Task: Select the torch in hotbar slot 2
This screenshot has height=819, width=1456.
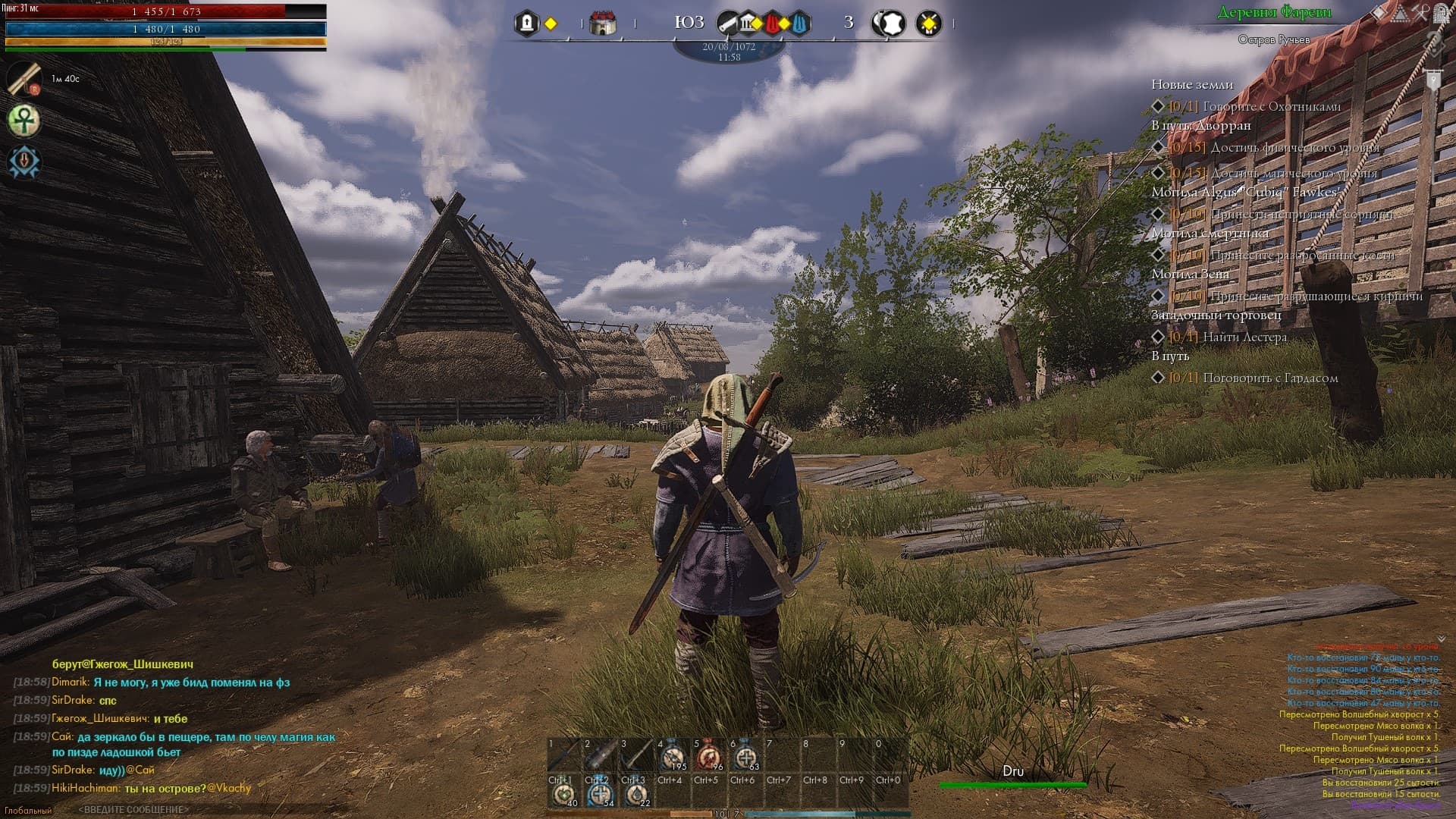Action: click(x=598, y=750)
